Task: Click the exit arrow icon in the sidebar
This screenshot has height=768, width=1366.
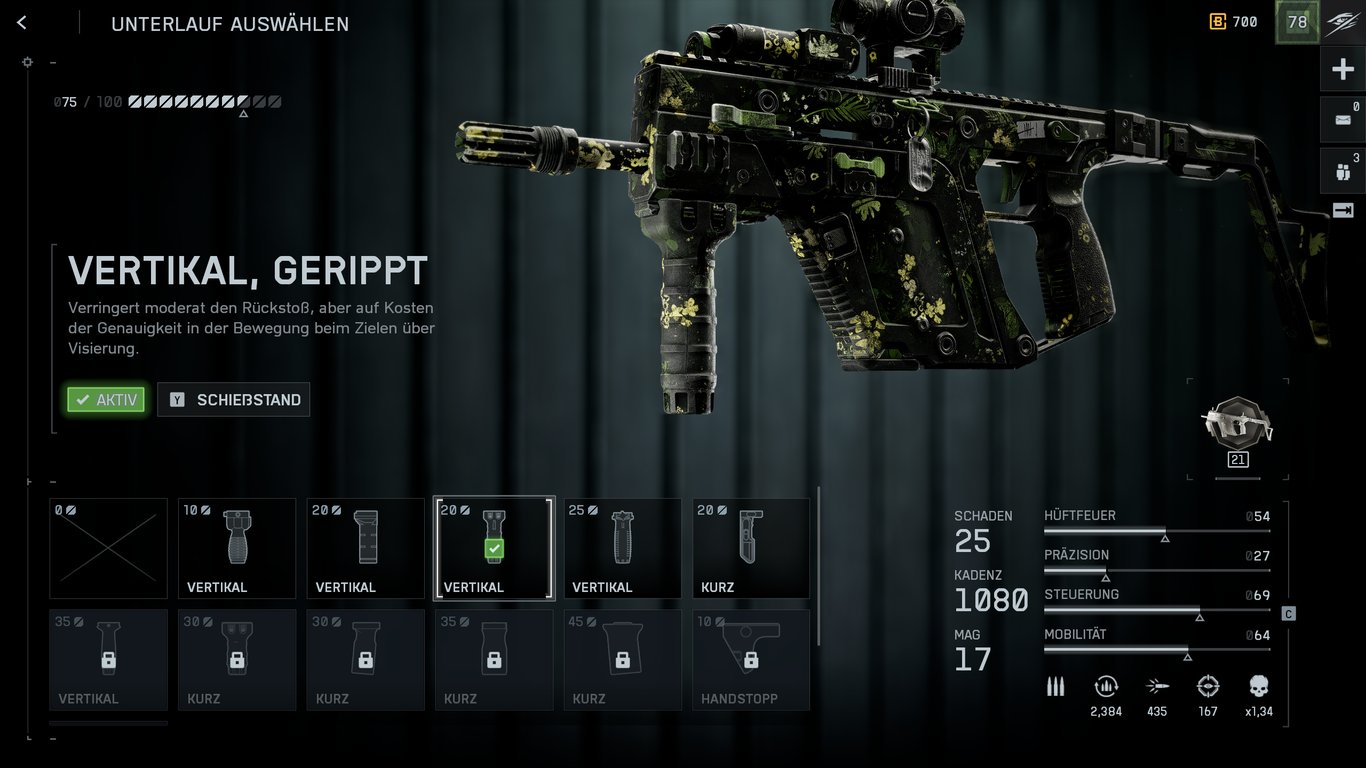Action: pyautogui.click(x=1342, y=210)
